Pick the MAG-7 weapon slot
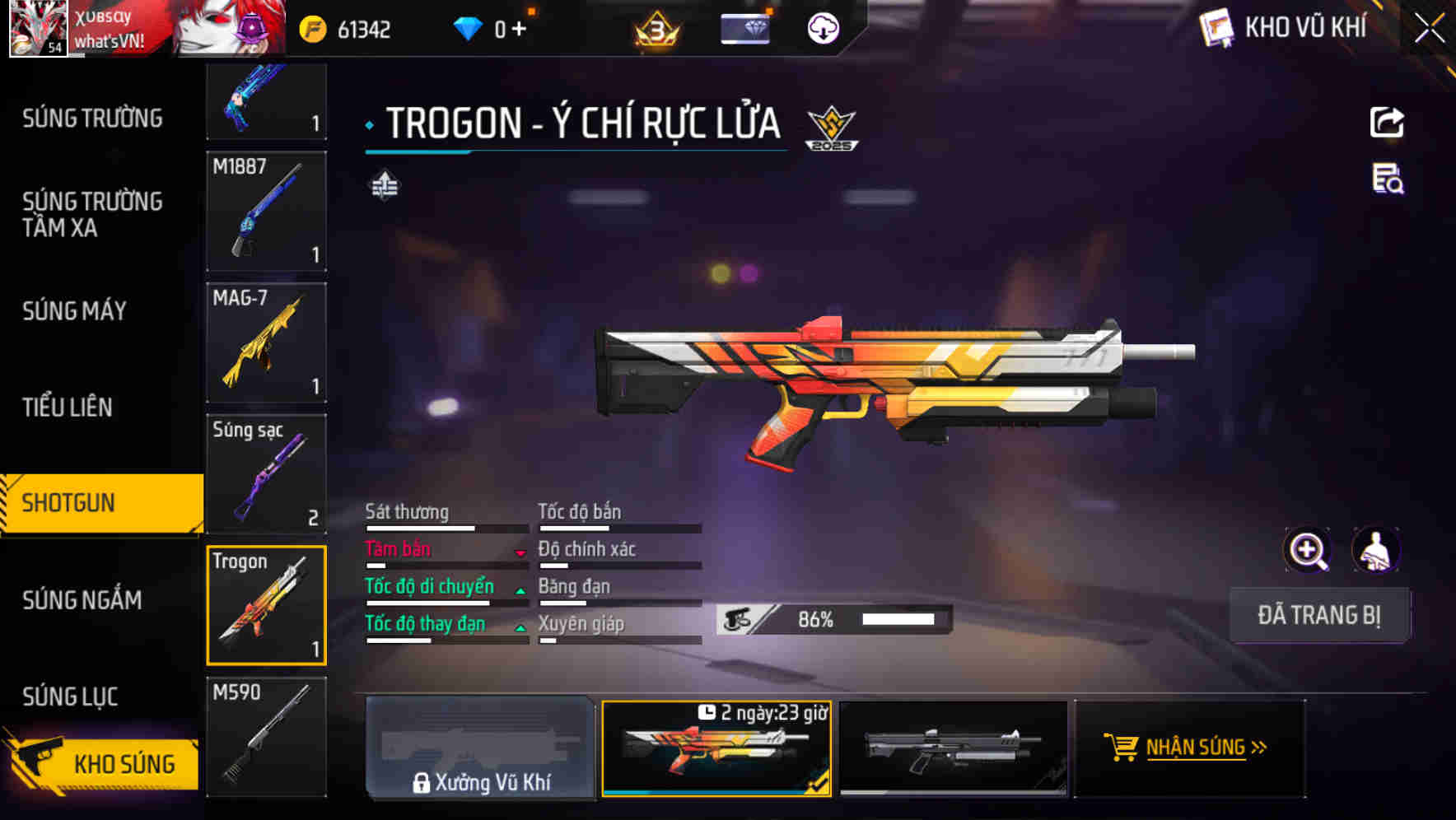The height and width of the screenshot is (820, 1456). [266, 342]
